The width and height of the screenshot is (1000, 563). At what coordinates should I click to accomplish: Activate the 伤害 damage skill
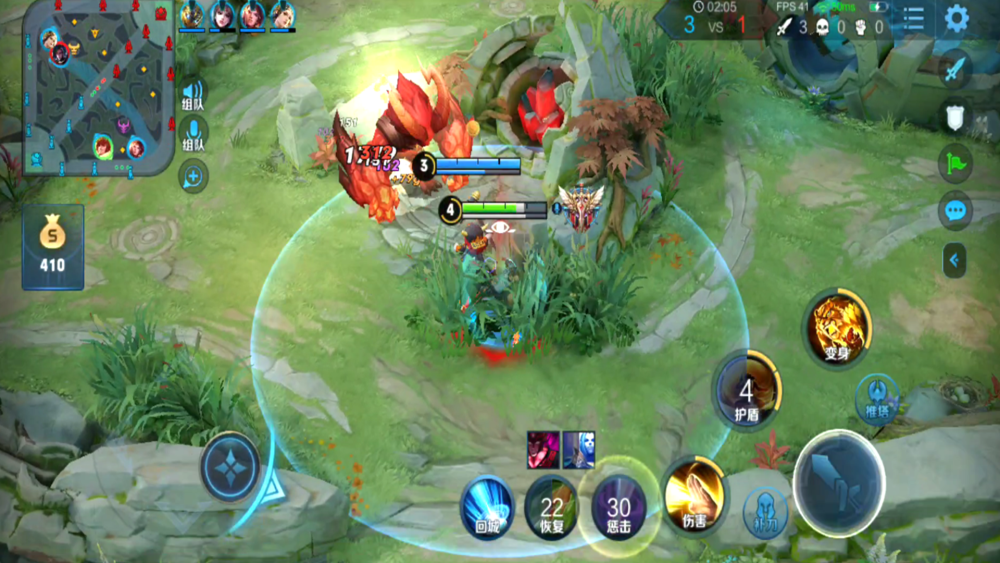693,491
